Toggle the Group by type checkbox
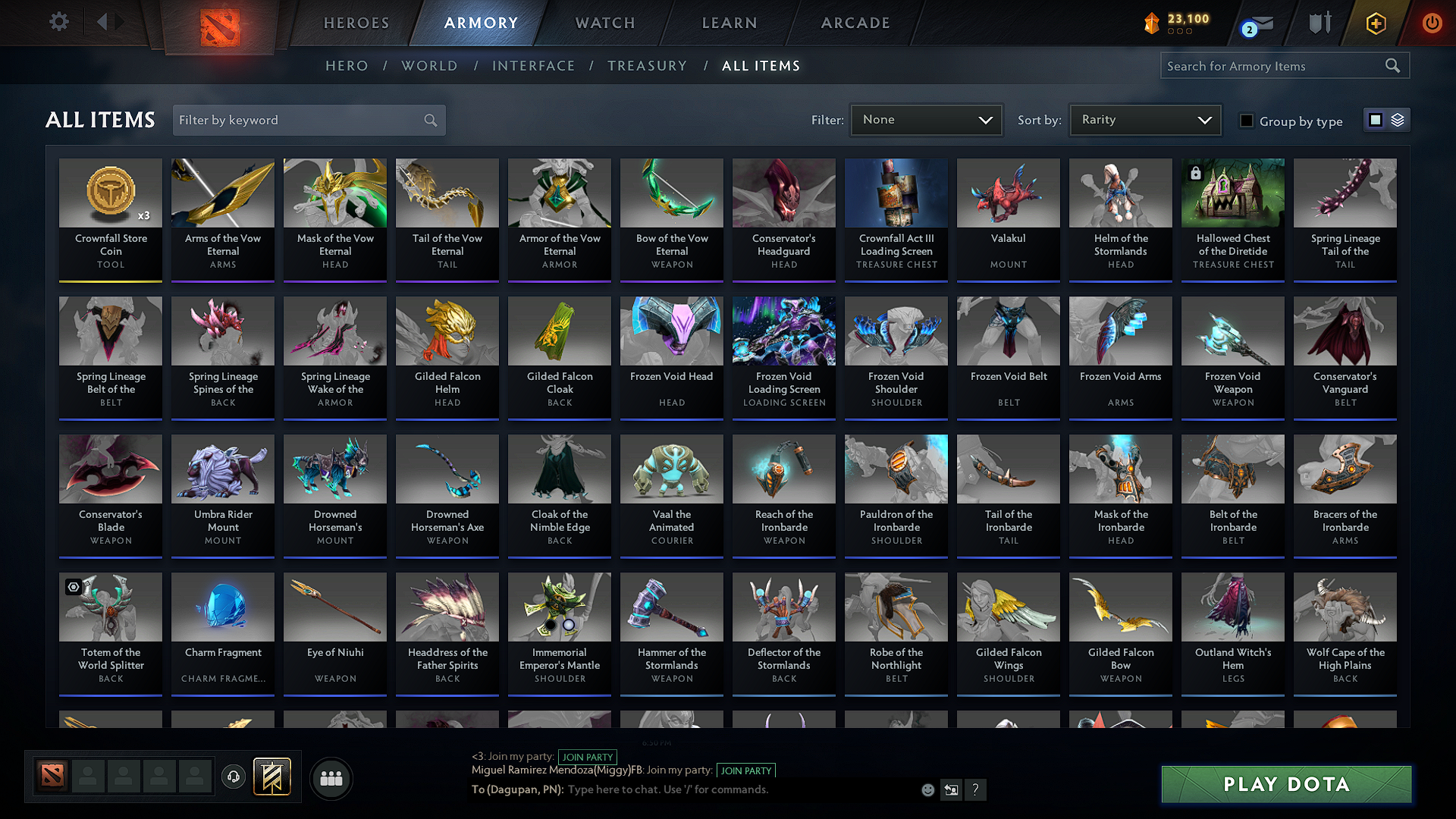The height and width of the screenshot is (819, 1456). pos(1247,121)
